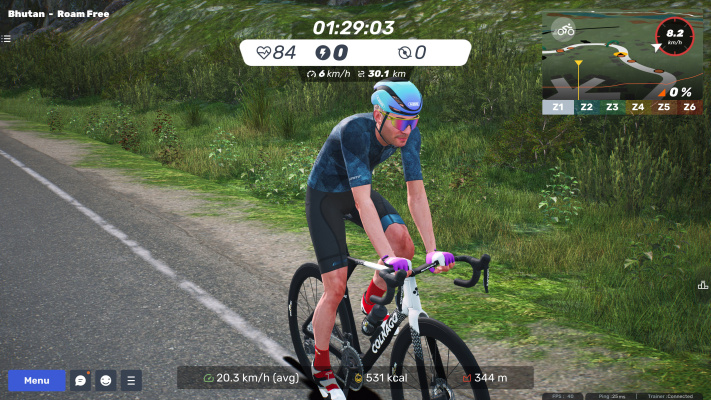This screenshot has height=400, width=711.
Task: Click the cyclist icon on the minimap
Action: (x=566, y=30)
